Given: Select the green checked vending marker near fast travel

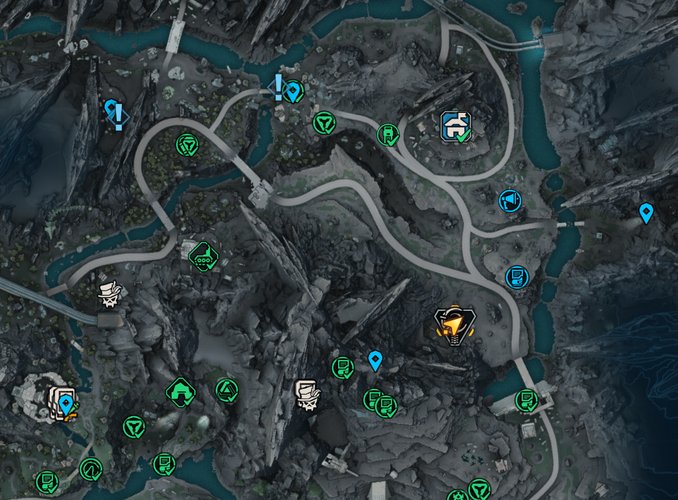Looking at the screenshot, I should [387, 134].
